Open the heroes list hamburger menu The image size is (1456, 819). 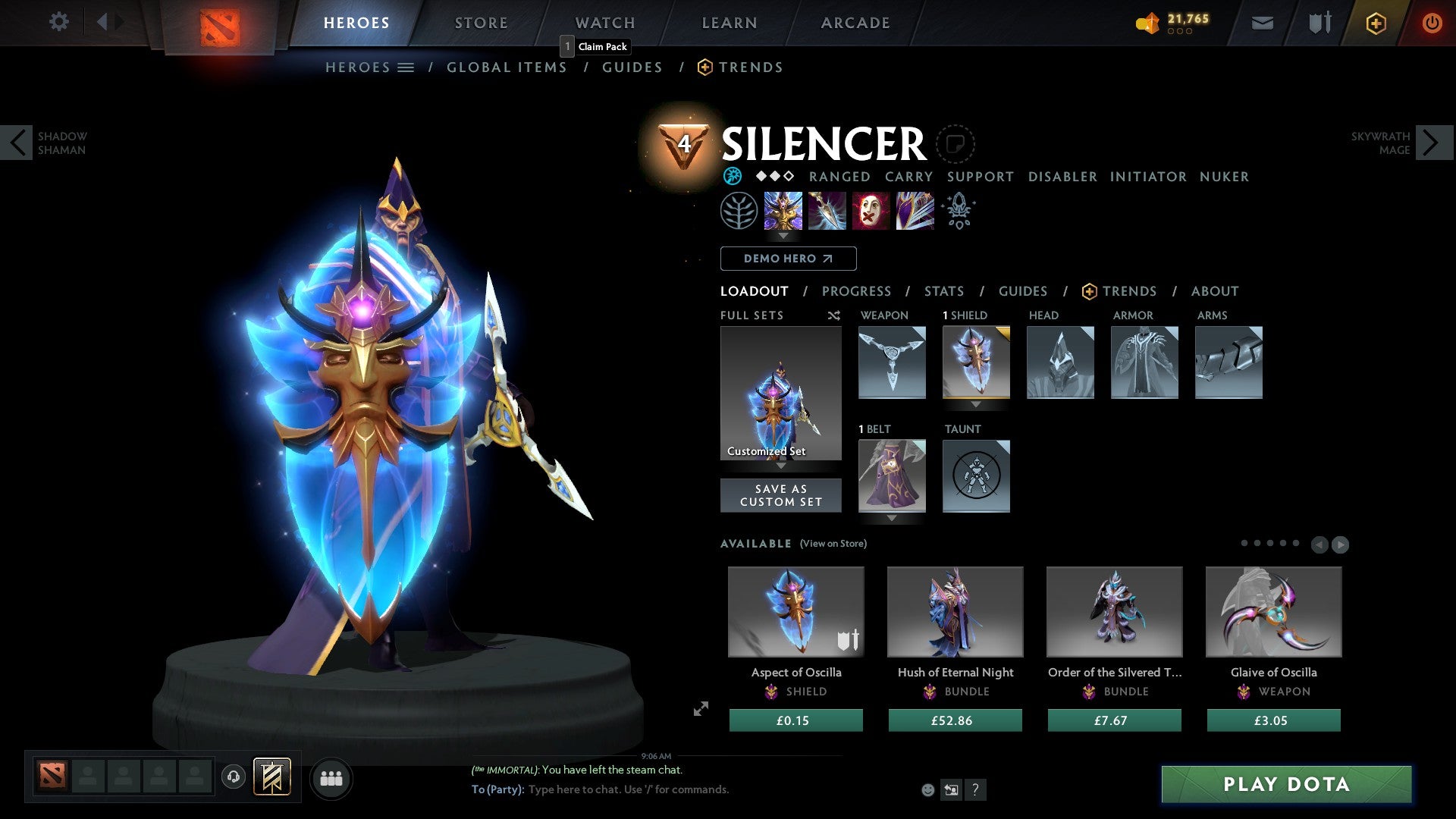[406, 67]
